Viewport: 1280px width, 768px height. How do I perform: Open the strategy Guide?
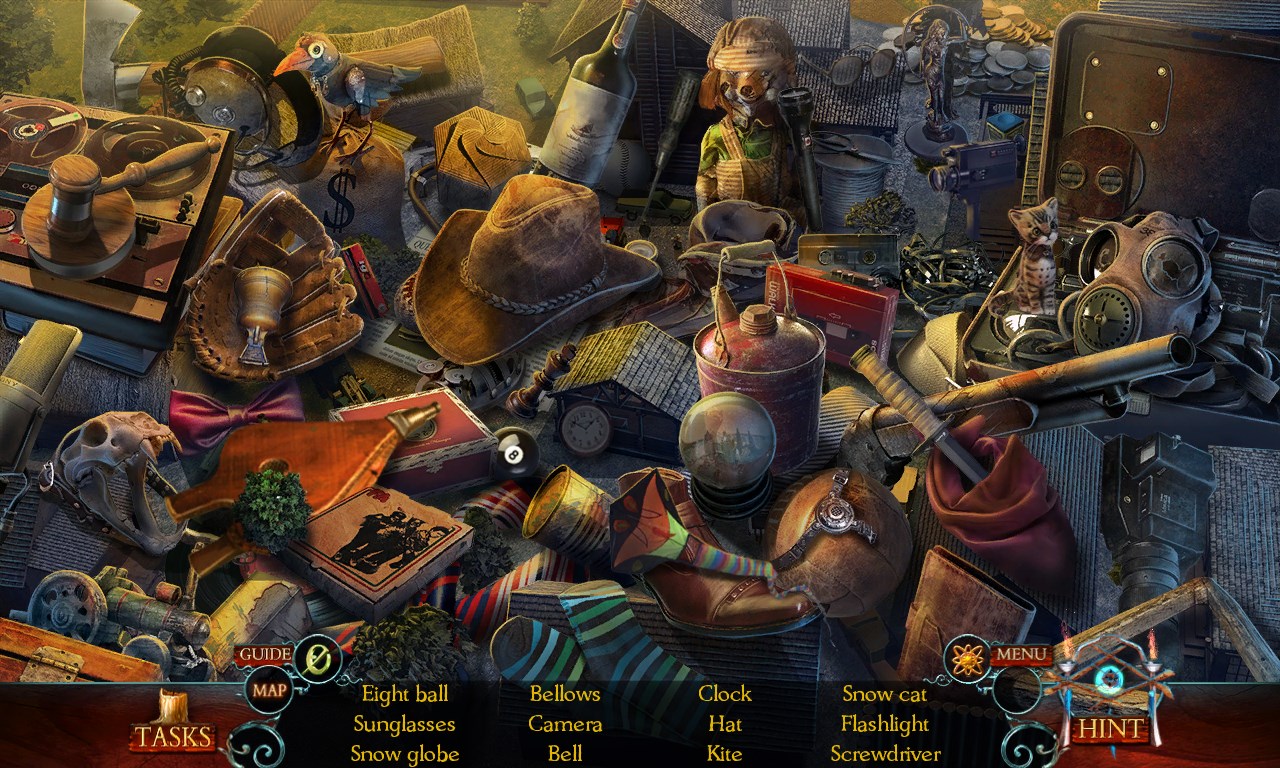264,655
